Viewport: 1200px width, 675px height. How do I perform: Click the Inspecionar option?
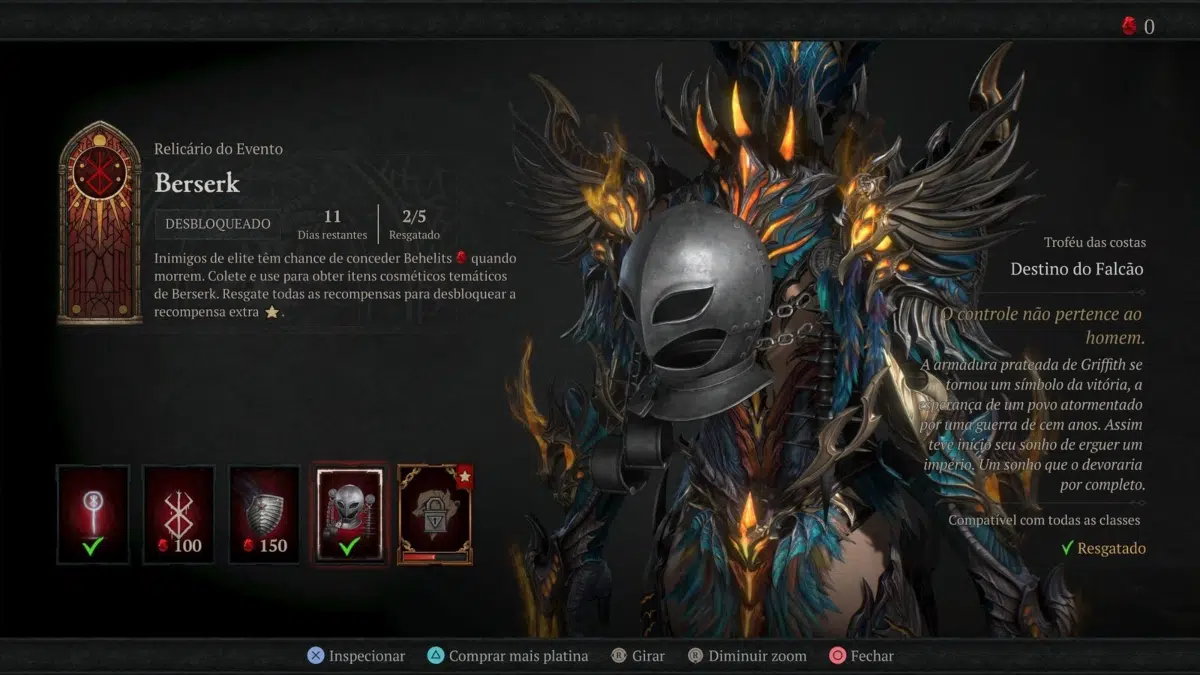(356, 656)
